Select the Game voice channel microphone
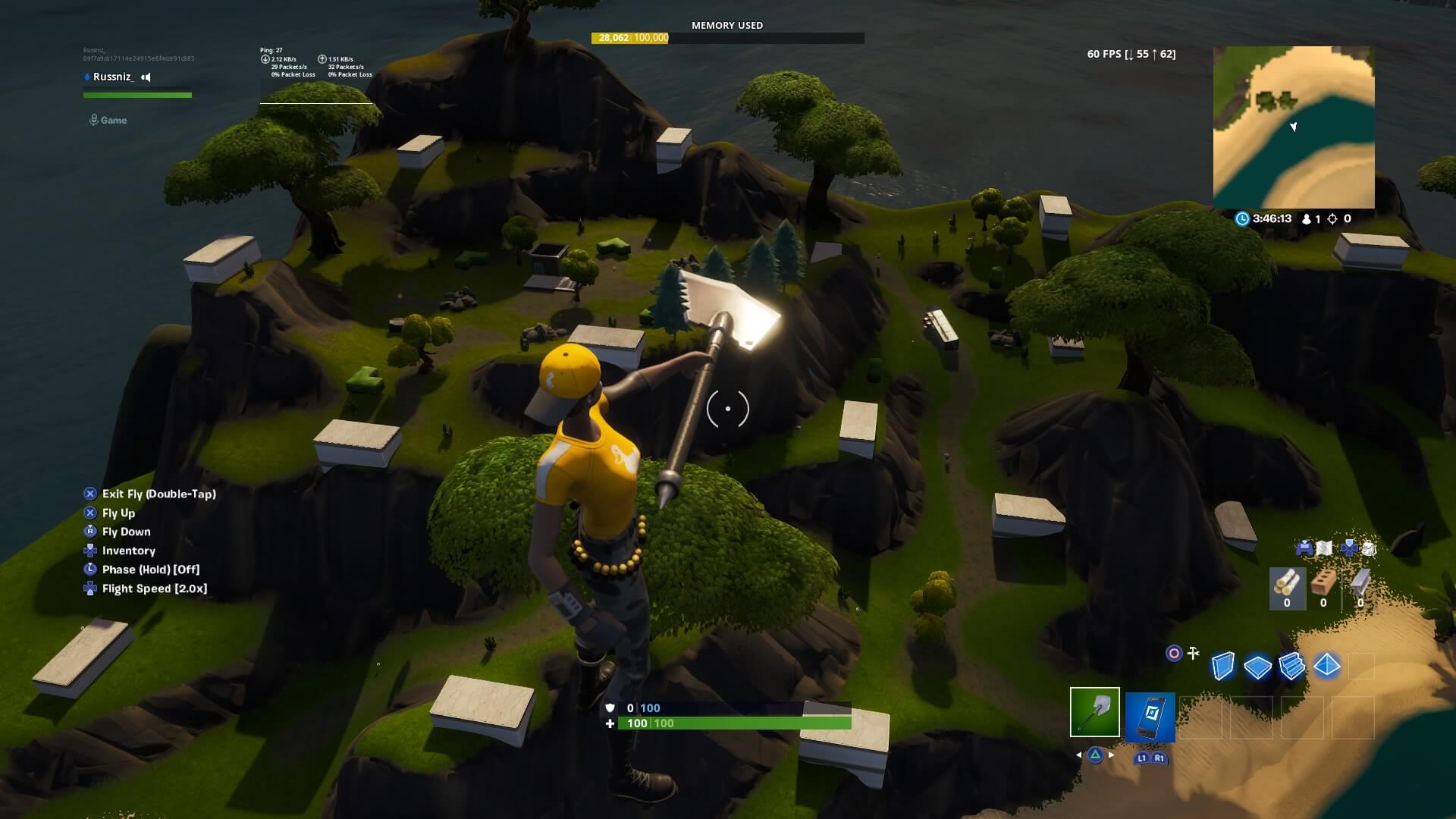 [94, 120]
